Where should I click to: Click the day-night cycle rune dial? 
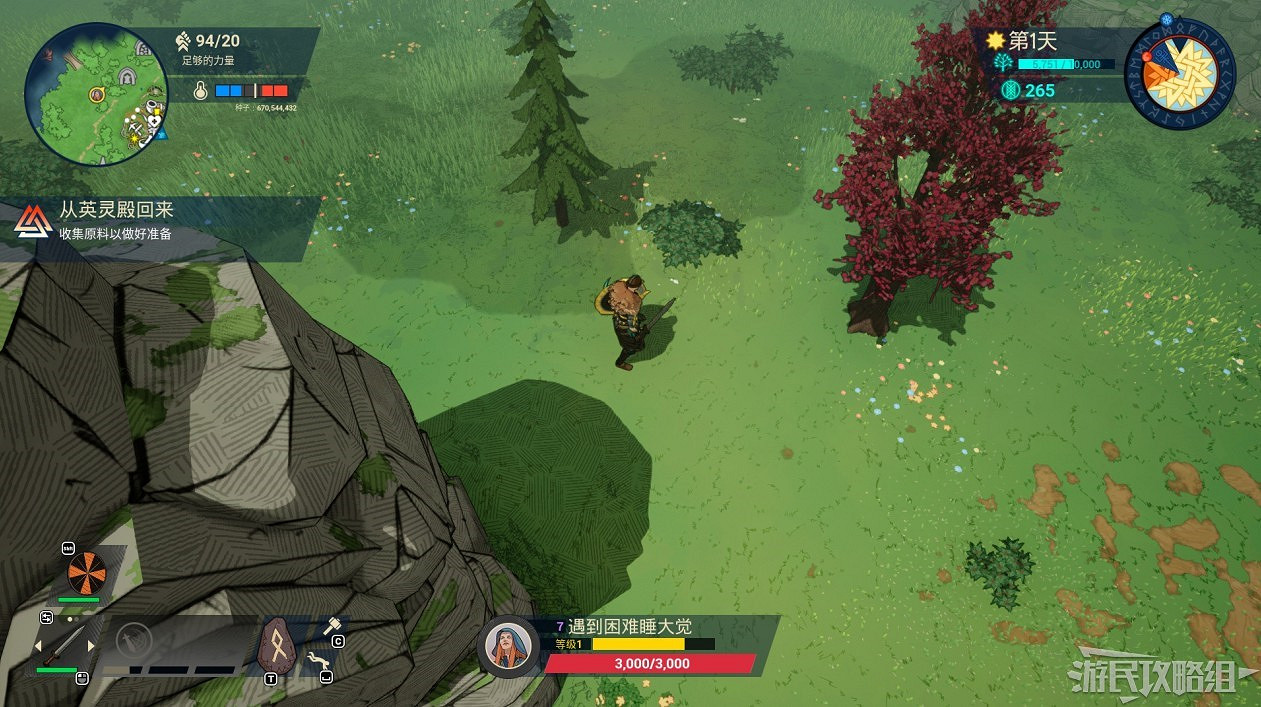coord(1181,73)
